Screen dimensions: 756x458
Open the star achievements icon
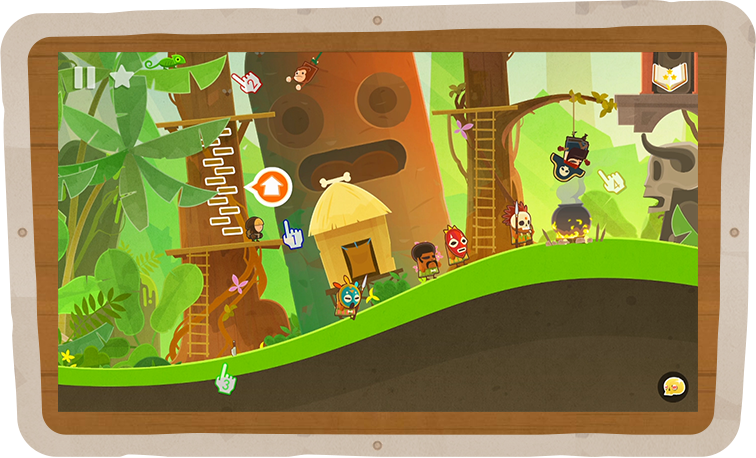click(x=121, y=77)
